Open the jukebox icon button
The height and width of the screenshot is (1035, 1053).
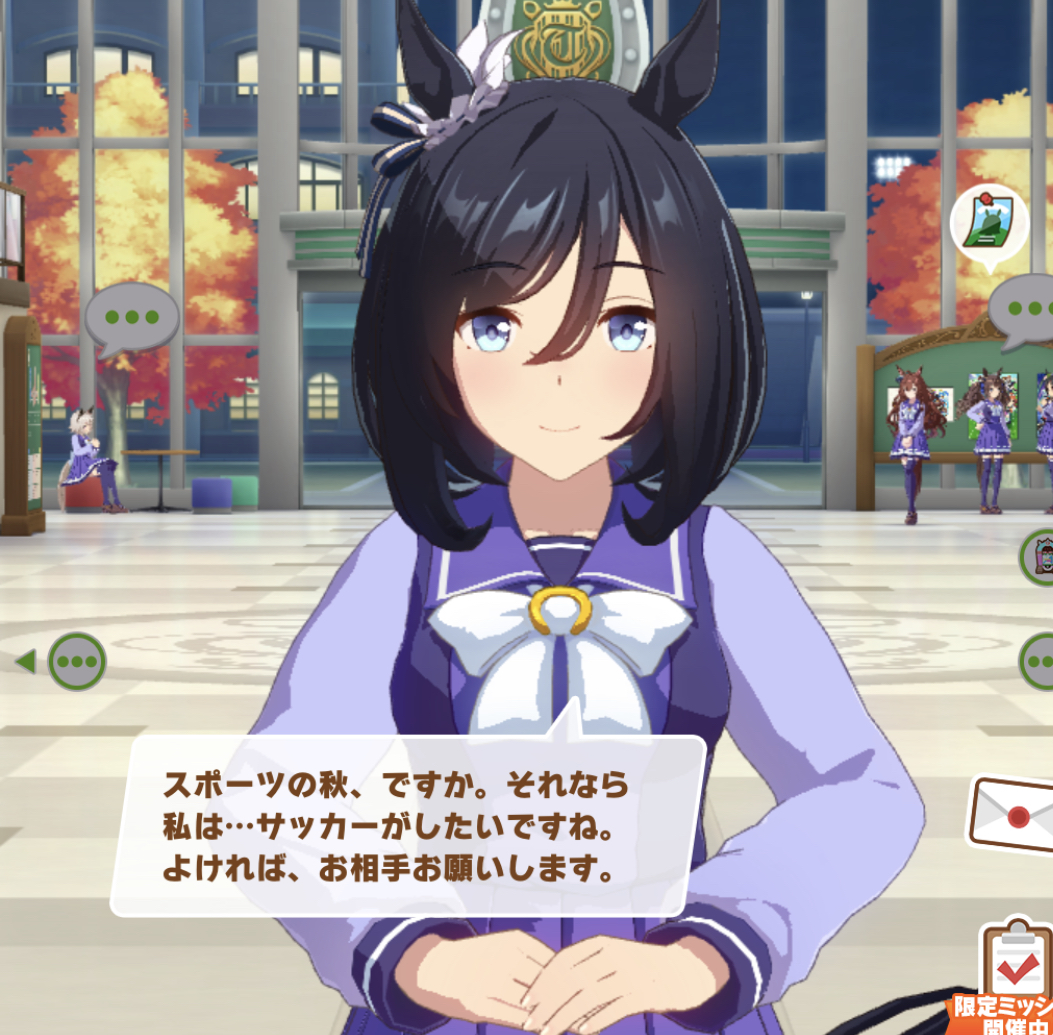point(1039,556)
